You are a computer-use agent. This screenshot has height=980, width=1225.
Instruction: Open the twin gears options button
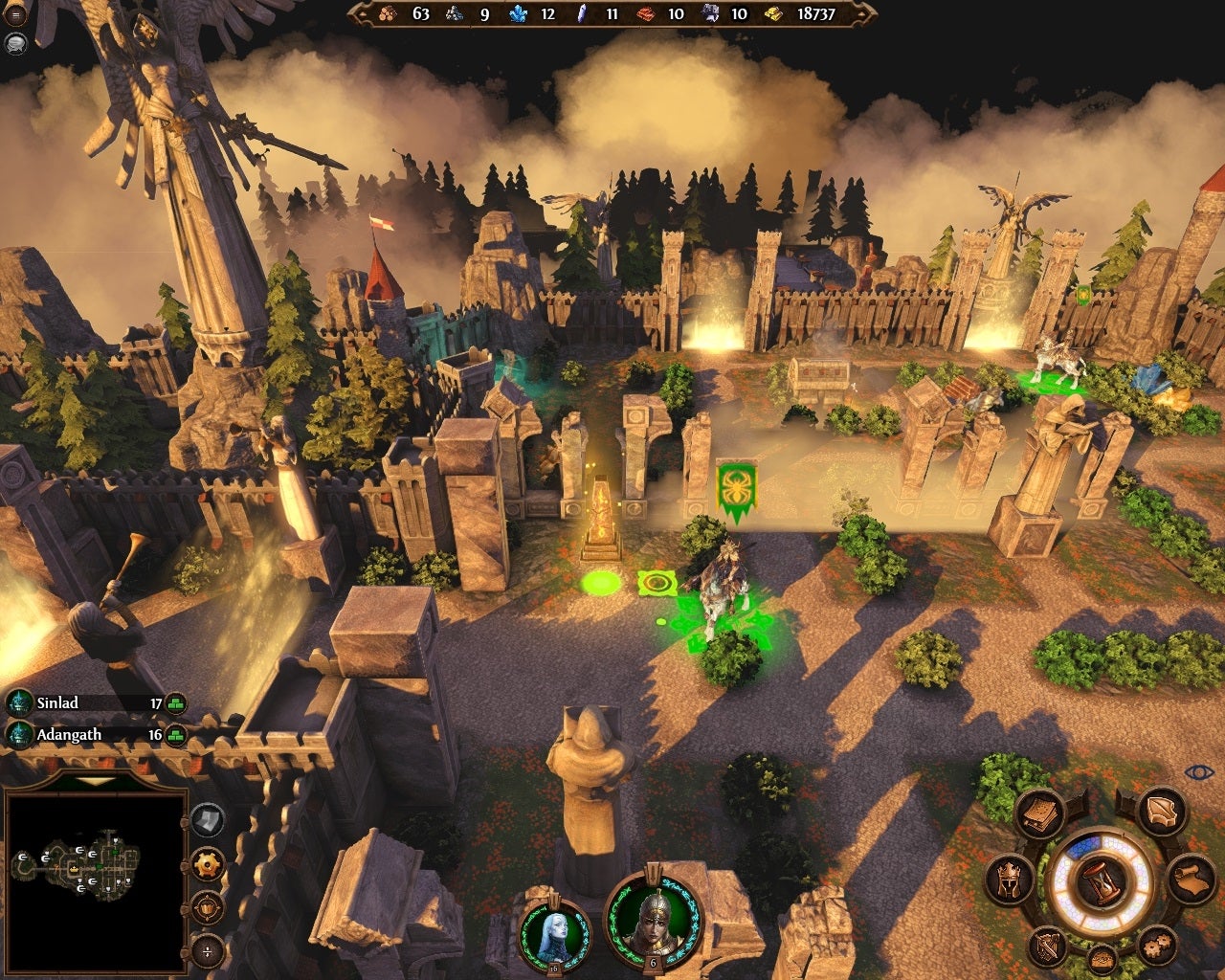[1156, 945]
